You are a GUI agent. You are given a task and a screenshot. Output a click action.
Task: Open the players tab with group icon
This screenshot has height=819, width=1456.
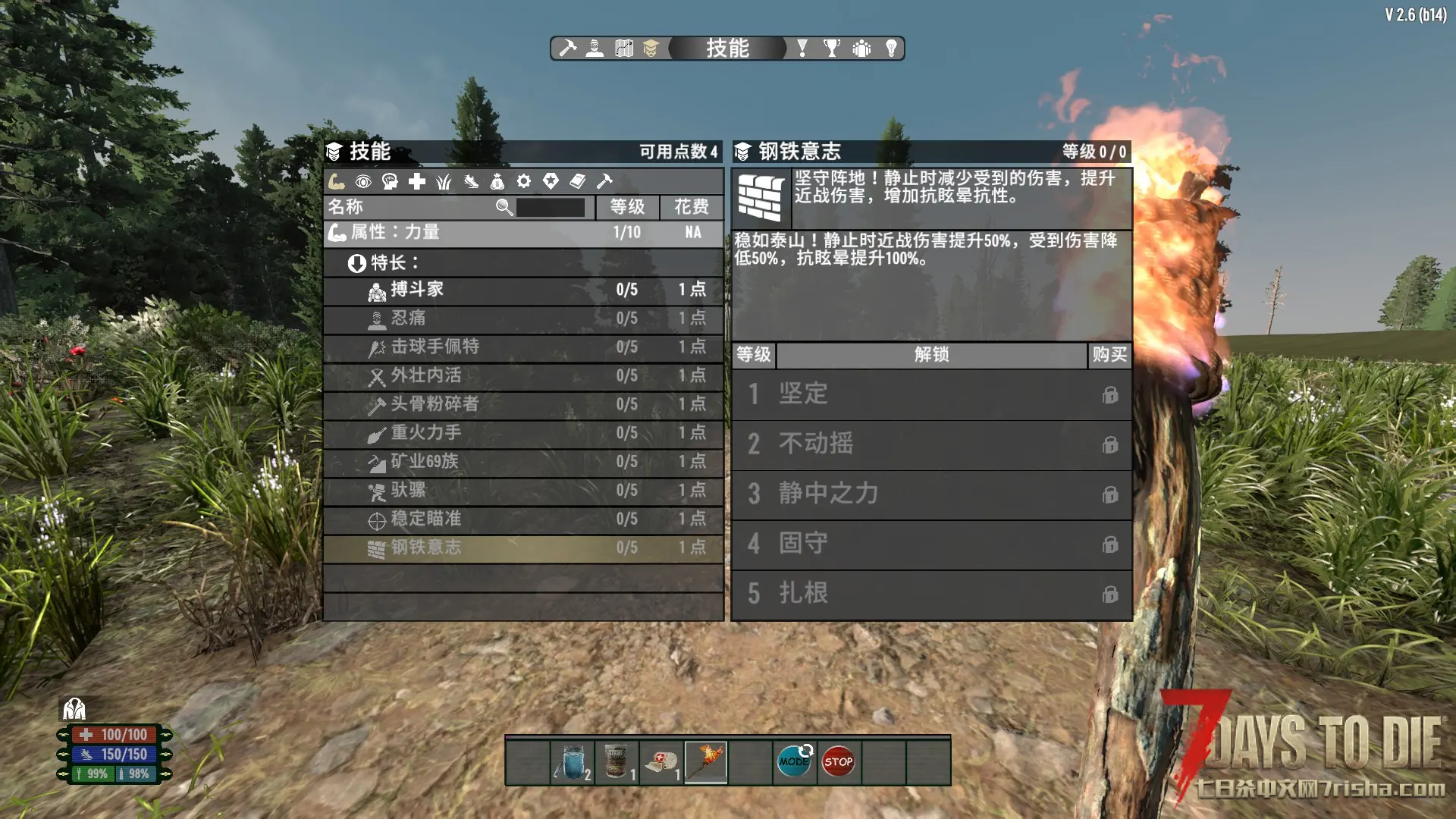[861, 49]
